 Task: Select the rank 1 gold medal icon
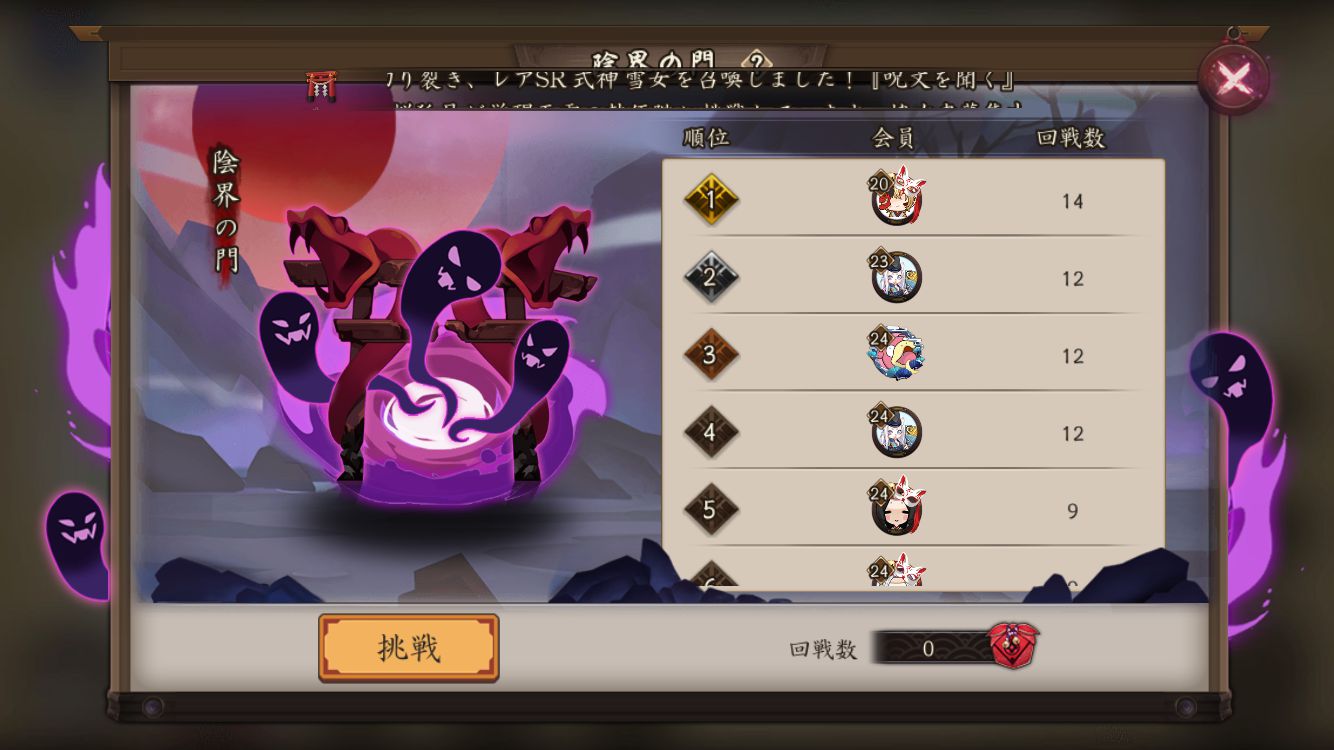pos(712,200)
